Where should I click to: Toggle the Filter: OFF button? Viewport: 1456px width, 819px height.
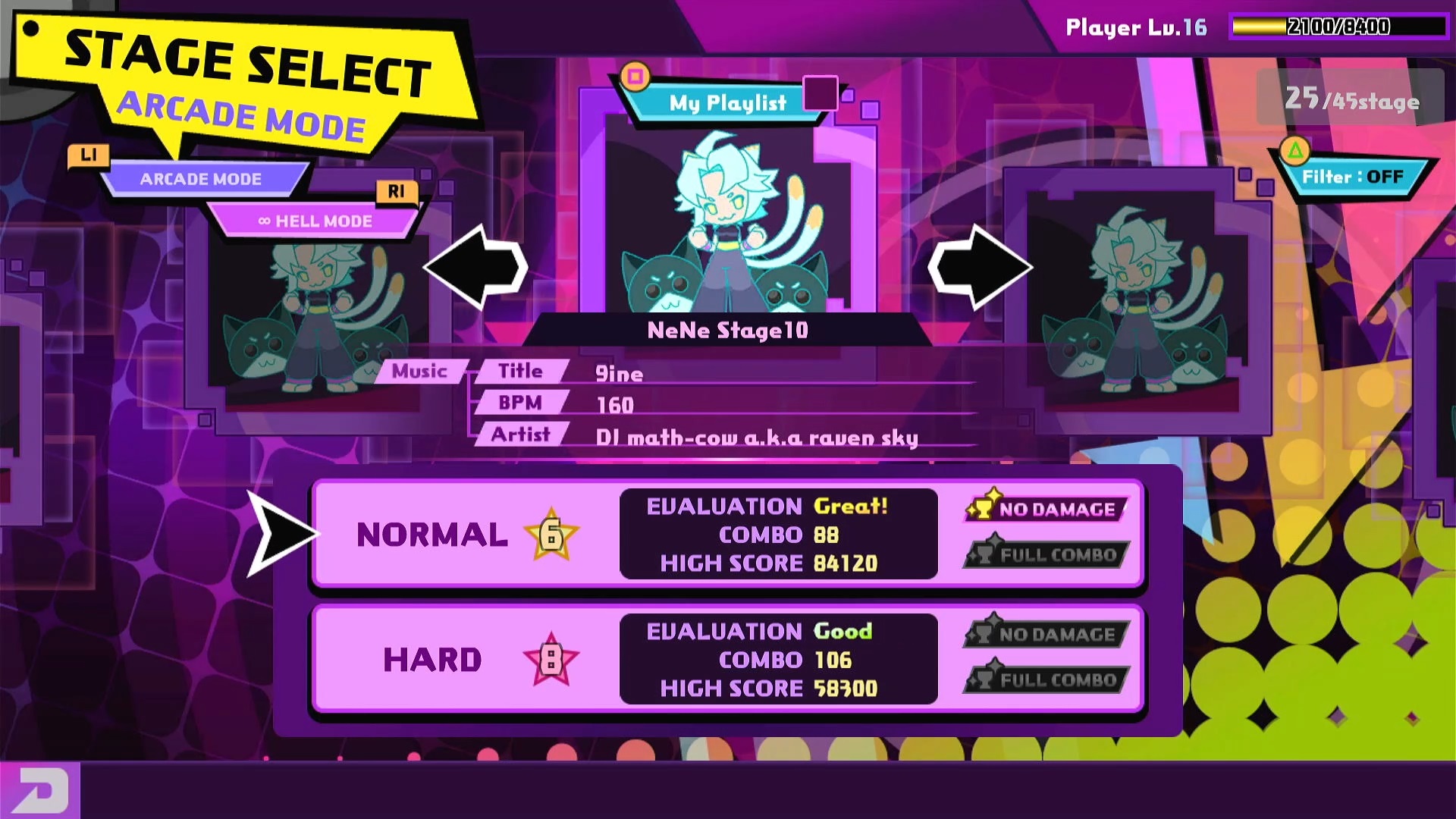(x=1352, y=177)
